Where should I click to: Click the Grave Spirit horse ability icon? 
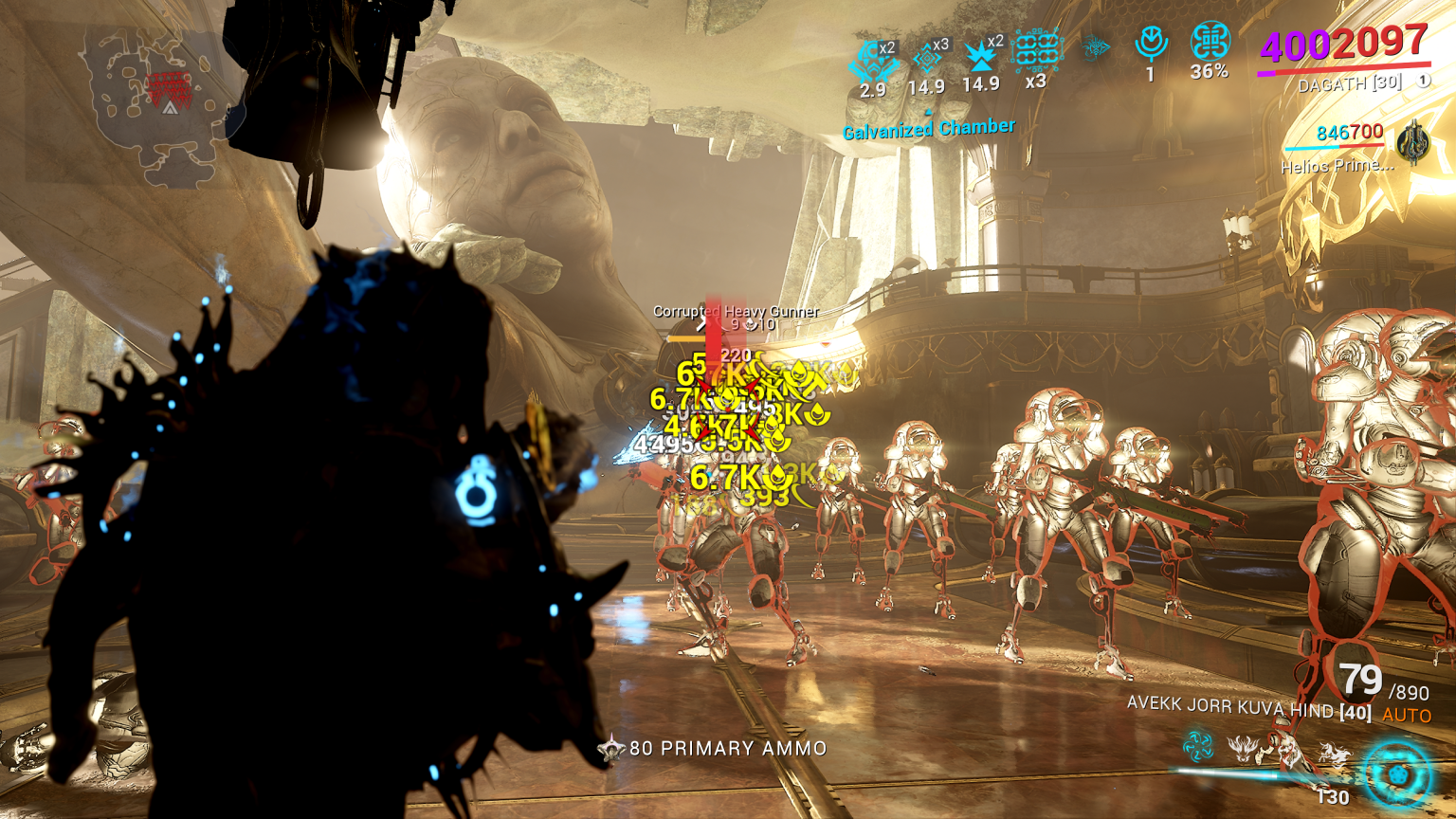tap(1335, 754)
